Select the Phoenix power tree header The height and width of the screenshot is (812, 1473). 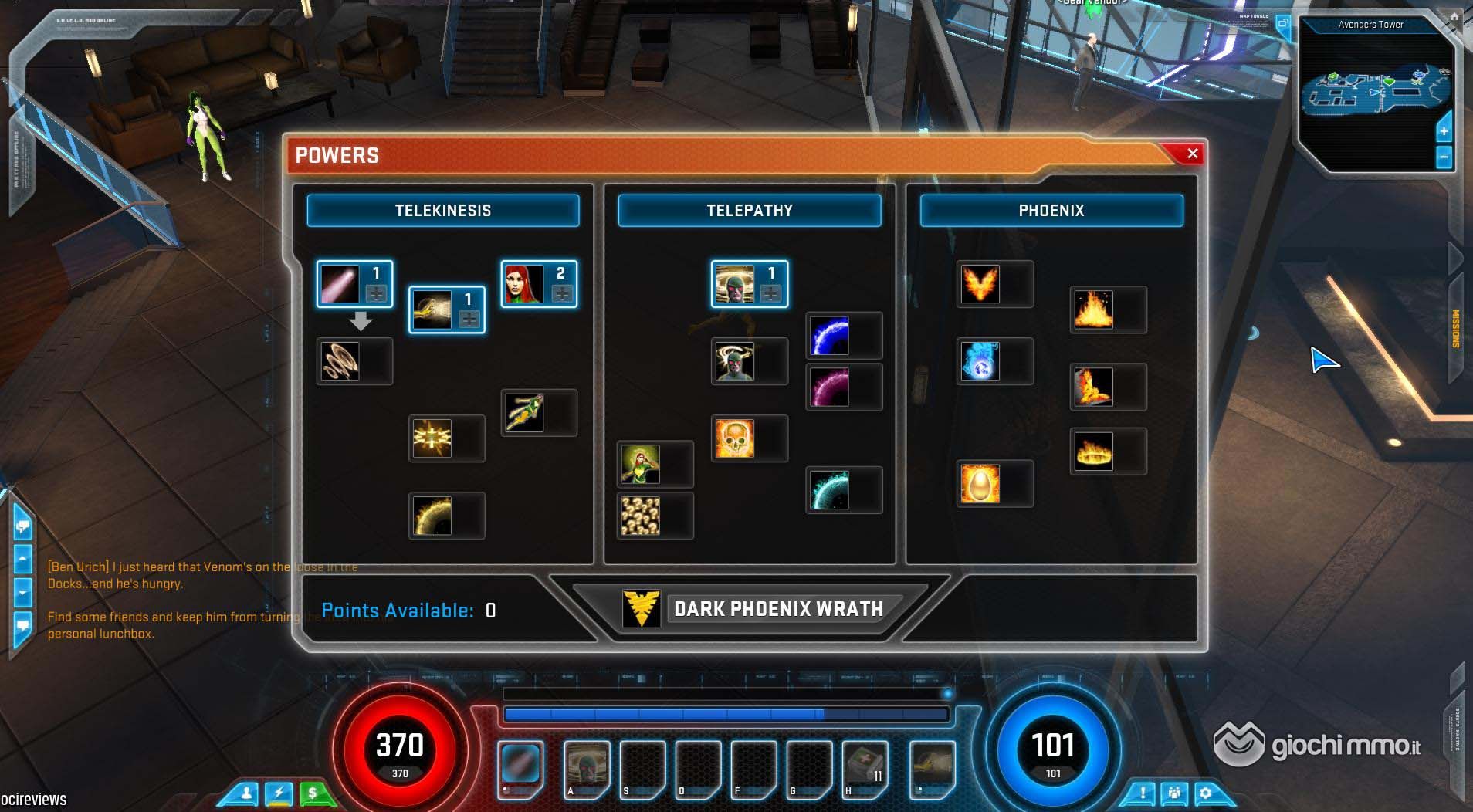coord(1051,211)
